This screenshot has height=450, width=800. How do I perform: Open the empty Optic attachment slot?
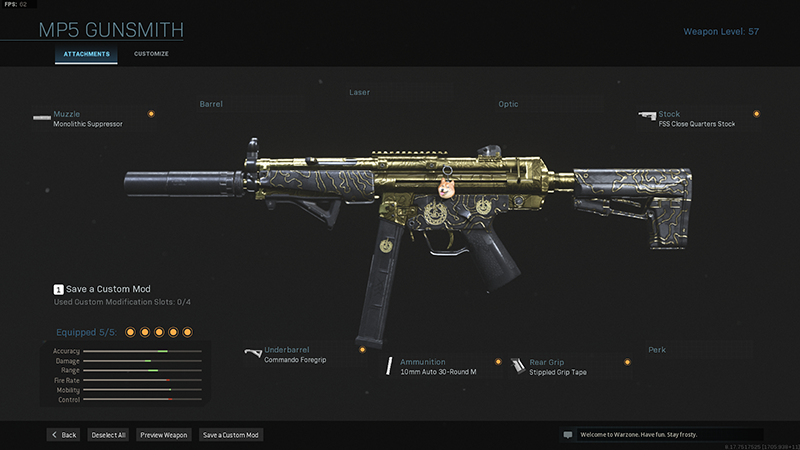pyautogui.click(x=508, y=104)
